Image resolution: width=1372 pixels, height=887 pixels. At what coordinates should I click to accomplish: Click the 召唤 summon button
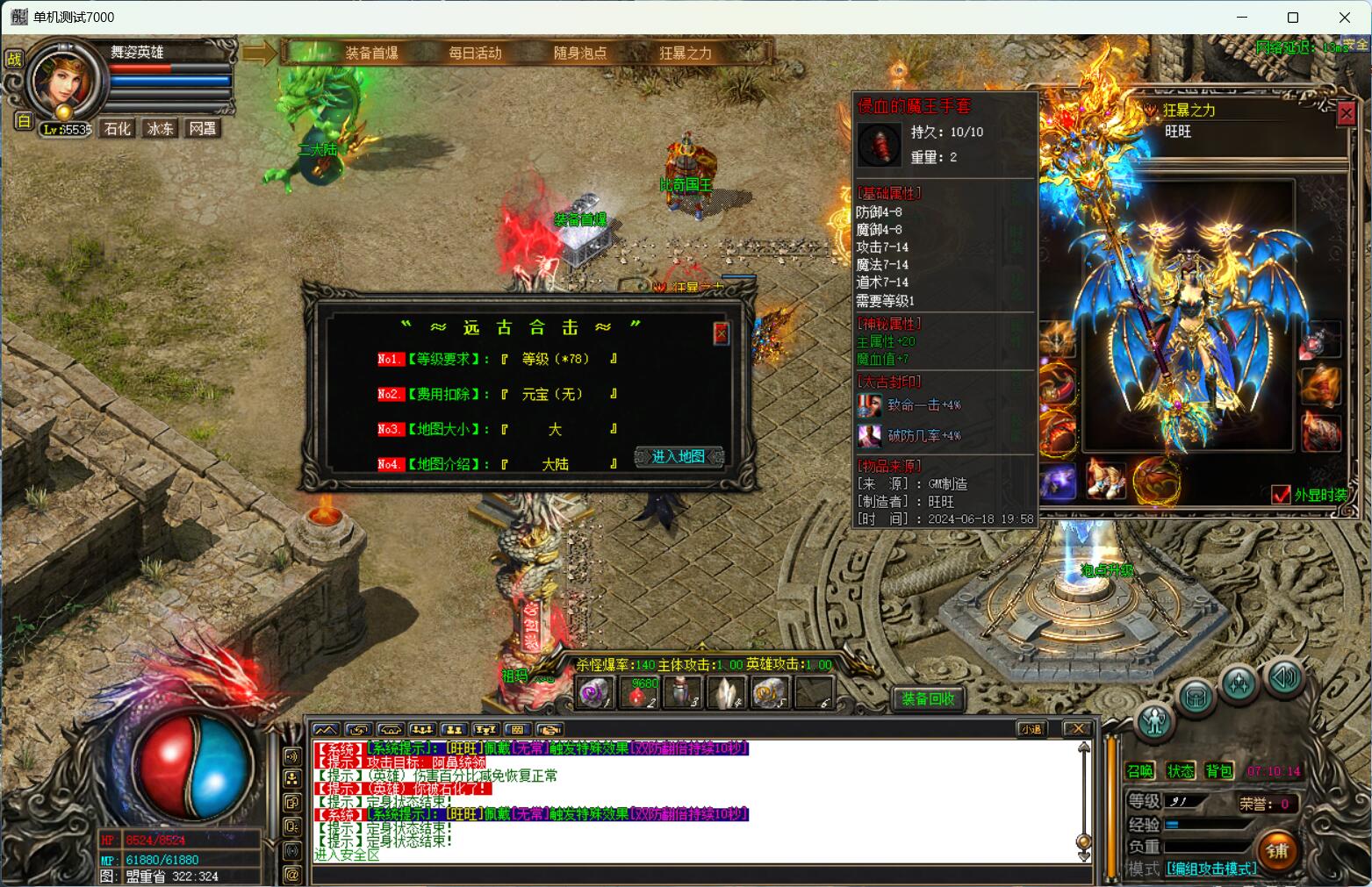tap(1140, 770)
